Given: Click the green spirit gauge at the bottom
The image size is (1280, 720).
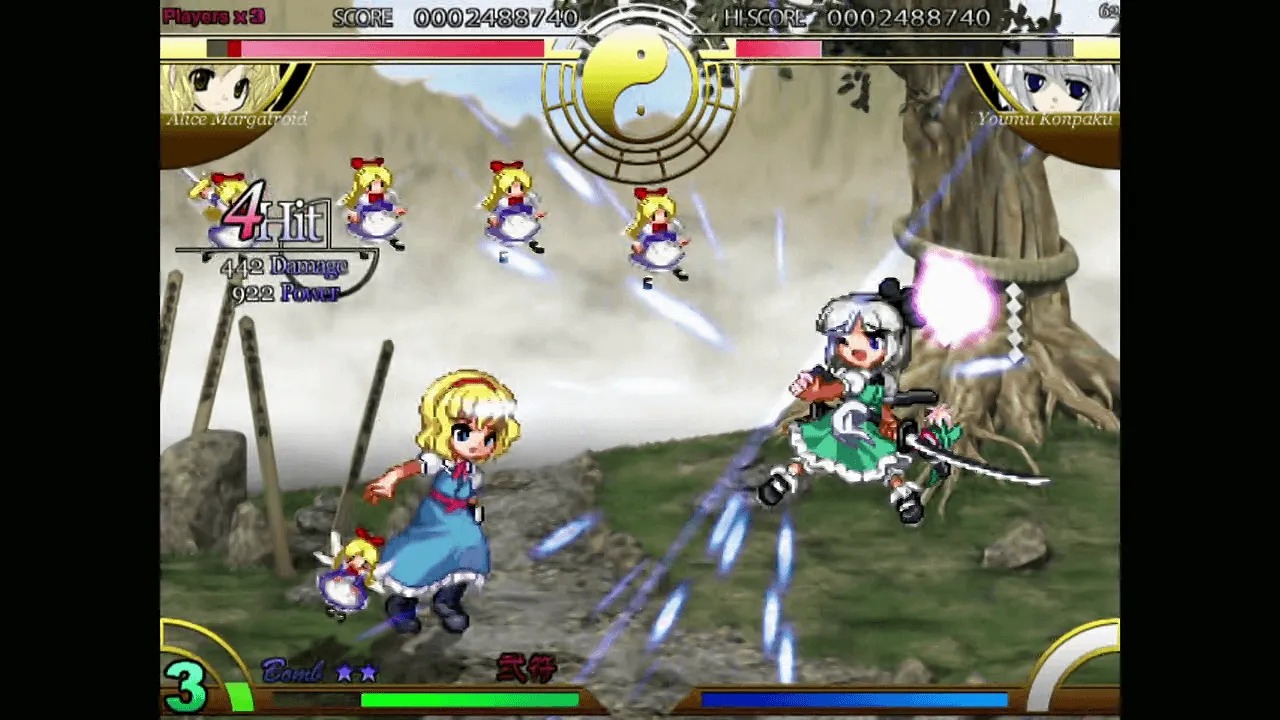Looking at the screenshot, I should click(x=470, y=700).
